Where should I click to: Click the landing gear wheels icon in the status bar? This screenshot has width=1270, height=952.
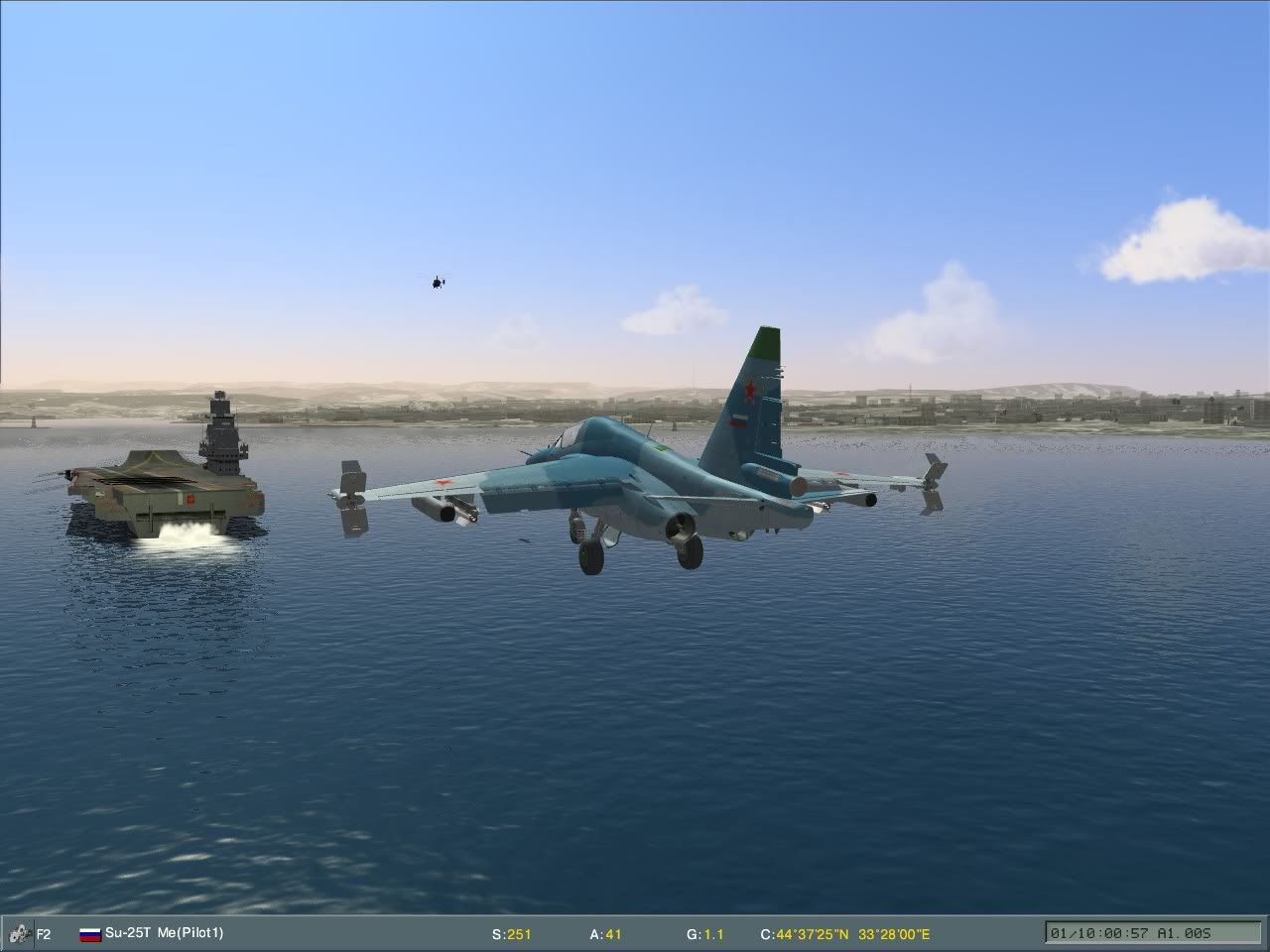[x=18, y=933]
